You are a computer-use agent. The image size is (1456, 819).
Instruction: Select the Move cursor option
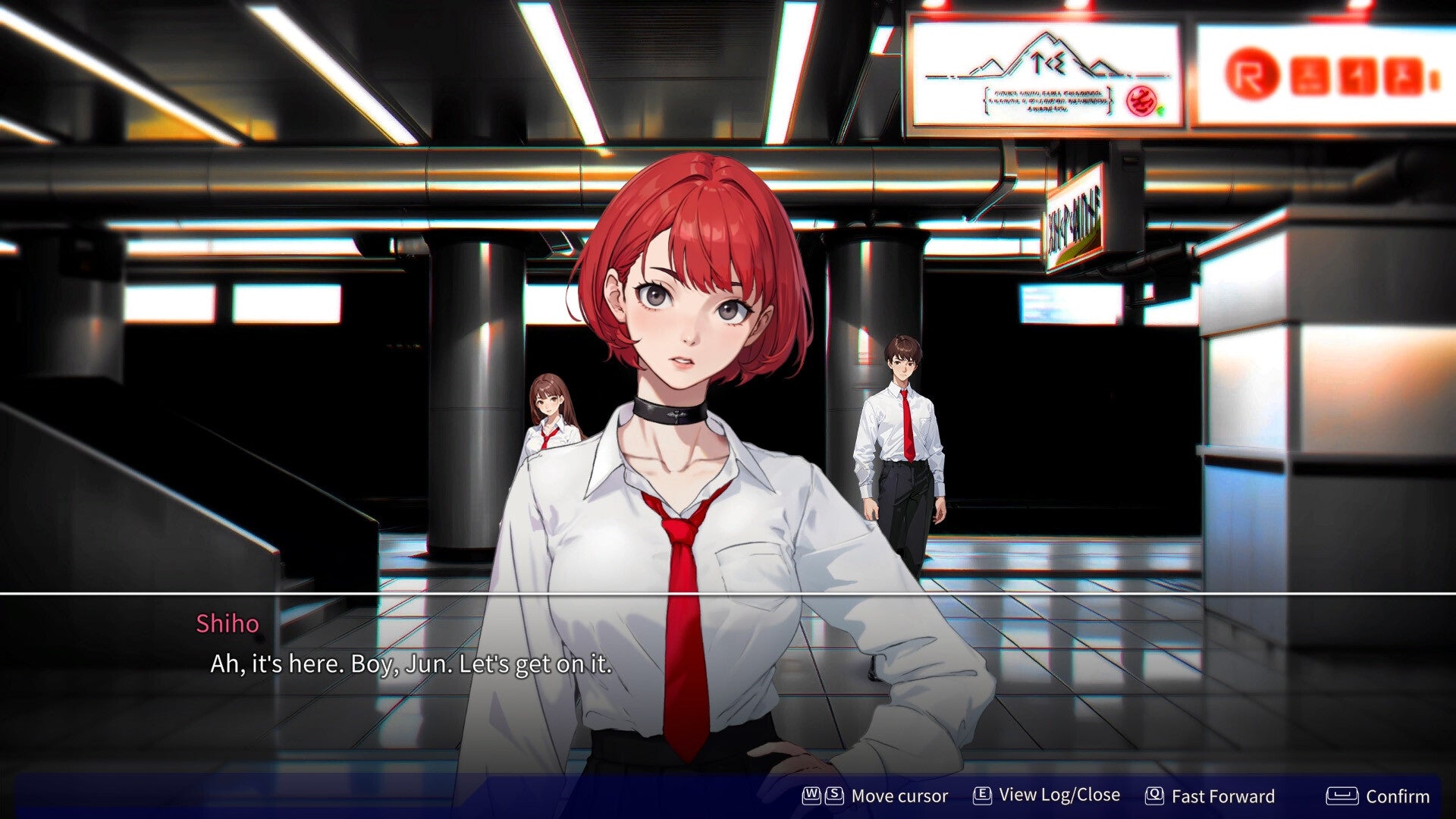pos(900,796)
